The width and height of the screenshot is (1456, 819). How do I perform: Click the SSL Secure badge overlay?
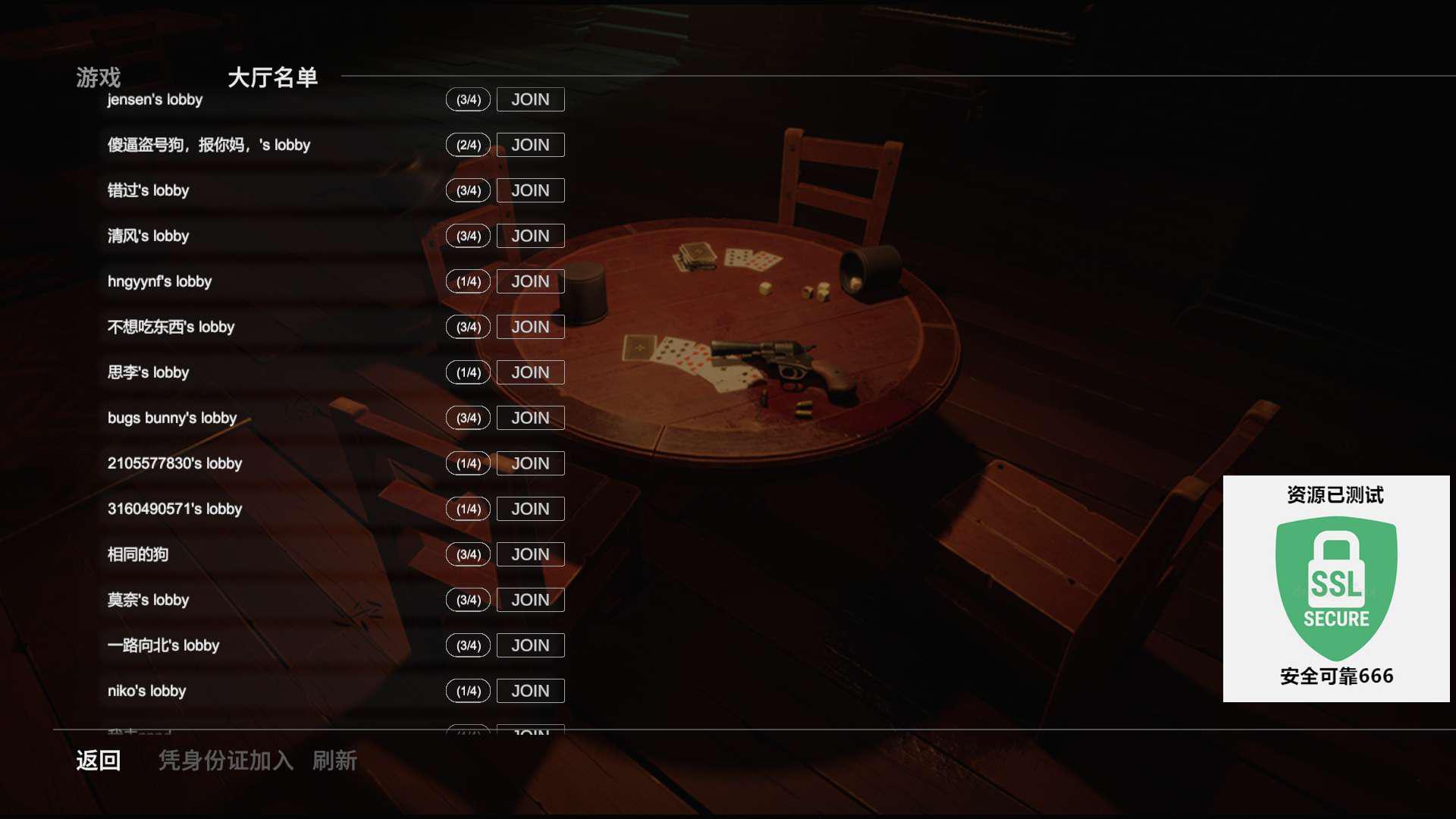pos(1336,588)
